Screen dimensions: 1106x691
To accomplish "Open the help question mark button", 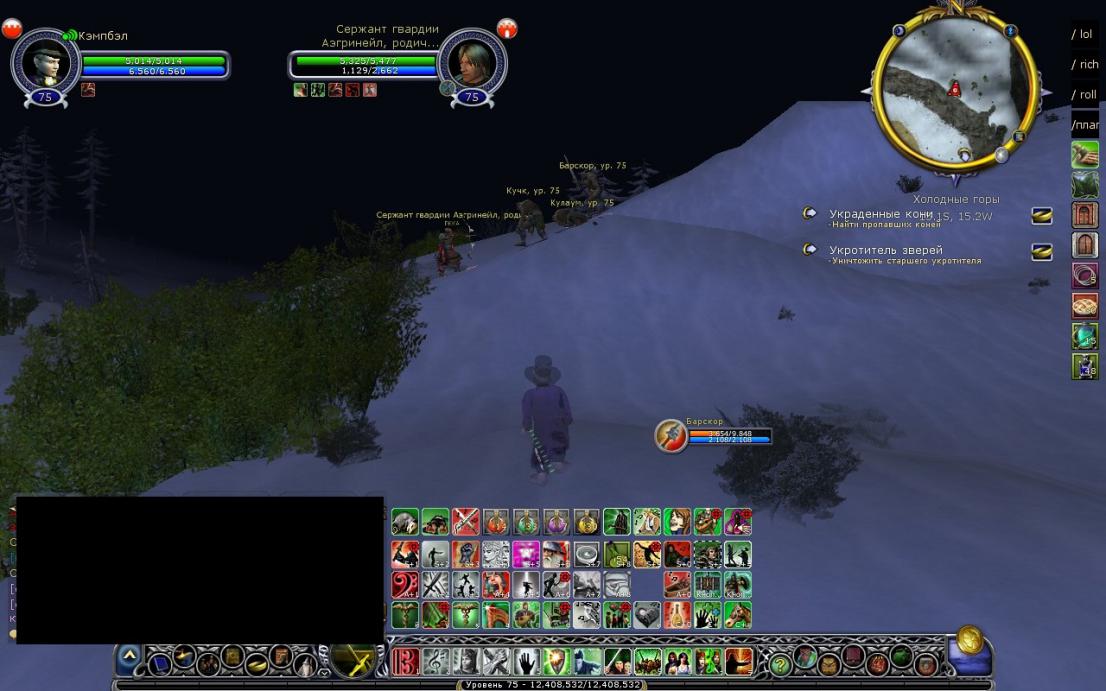I will (780, 663).
